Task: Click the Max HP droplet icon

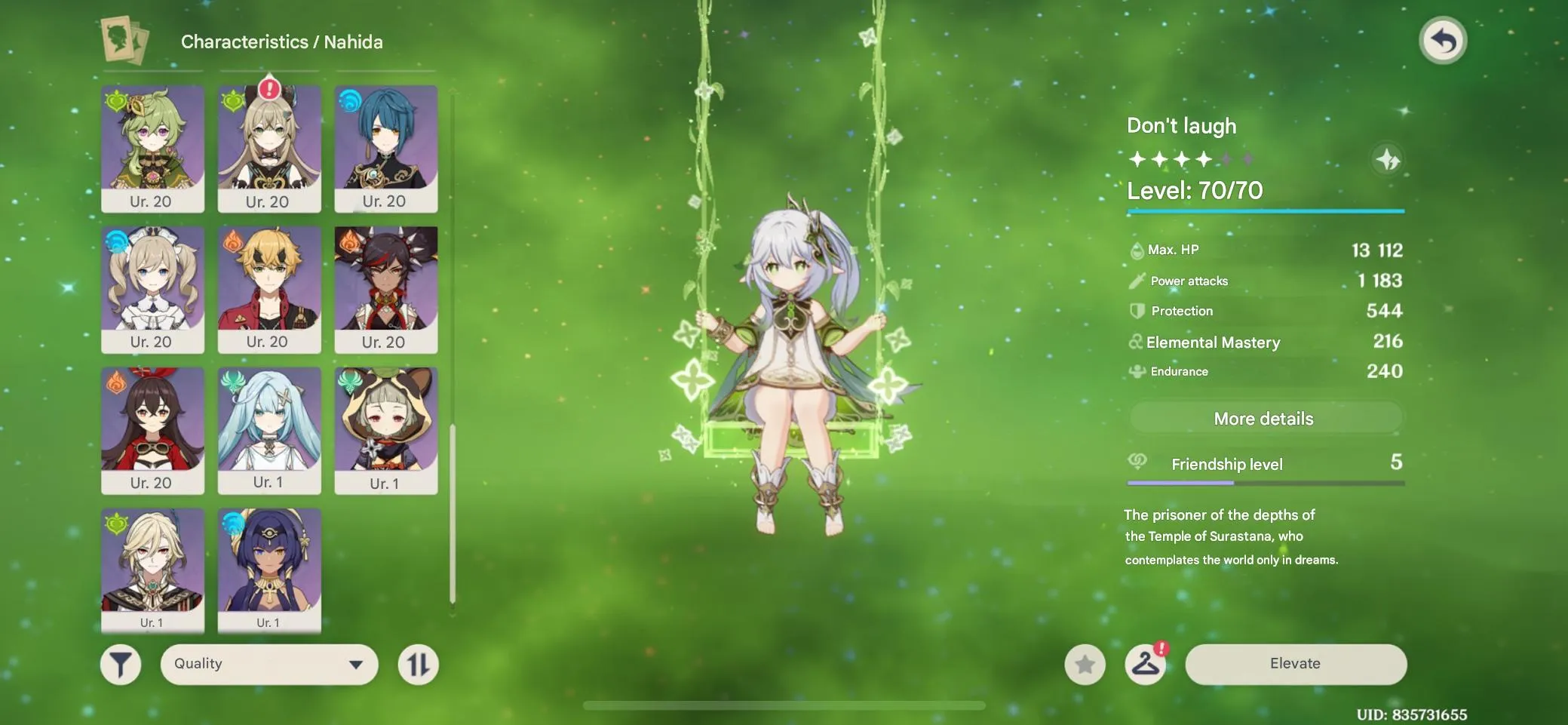Action: [1137, 249]
